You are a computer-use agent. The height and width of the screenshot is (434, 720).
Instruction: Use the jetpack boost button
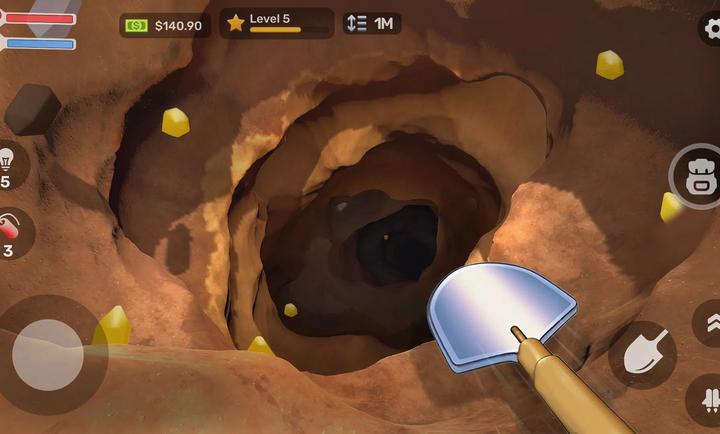(707, 399)
